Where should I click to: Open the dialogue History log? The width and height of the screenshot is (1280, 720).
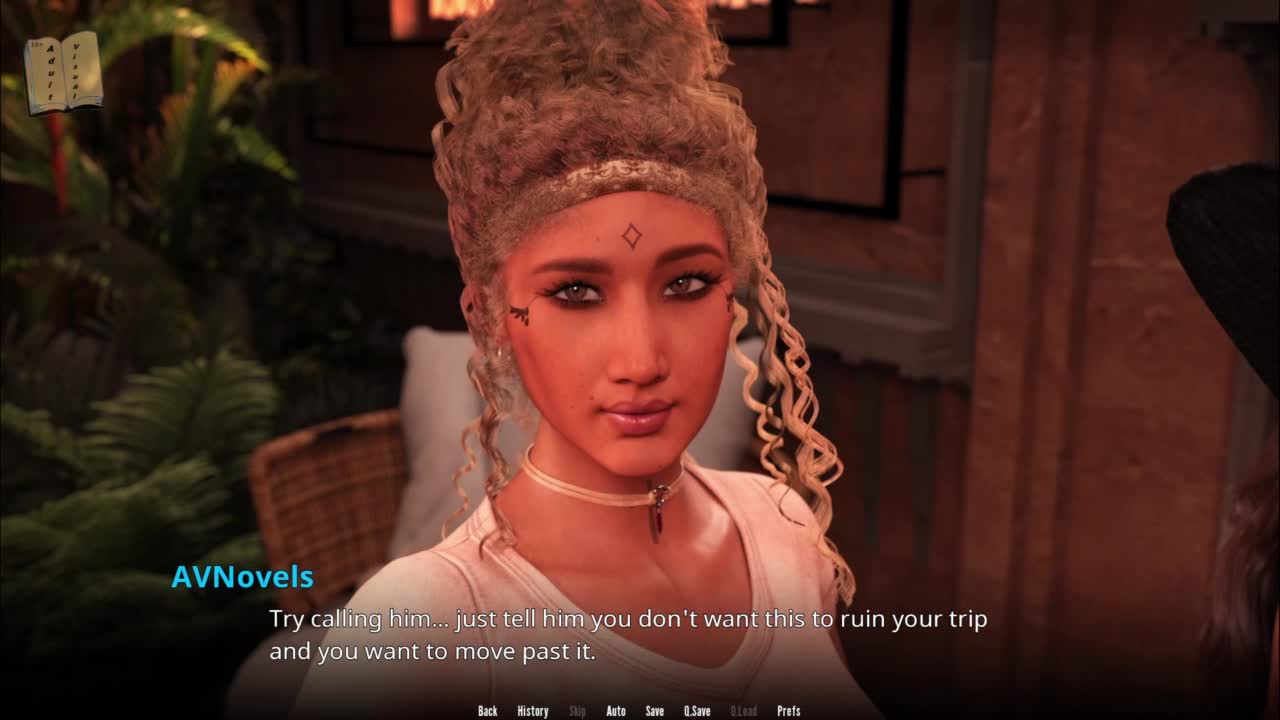(x=532, y=711)
